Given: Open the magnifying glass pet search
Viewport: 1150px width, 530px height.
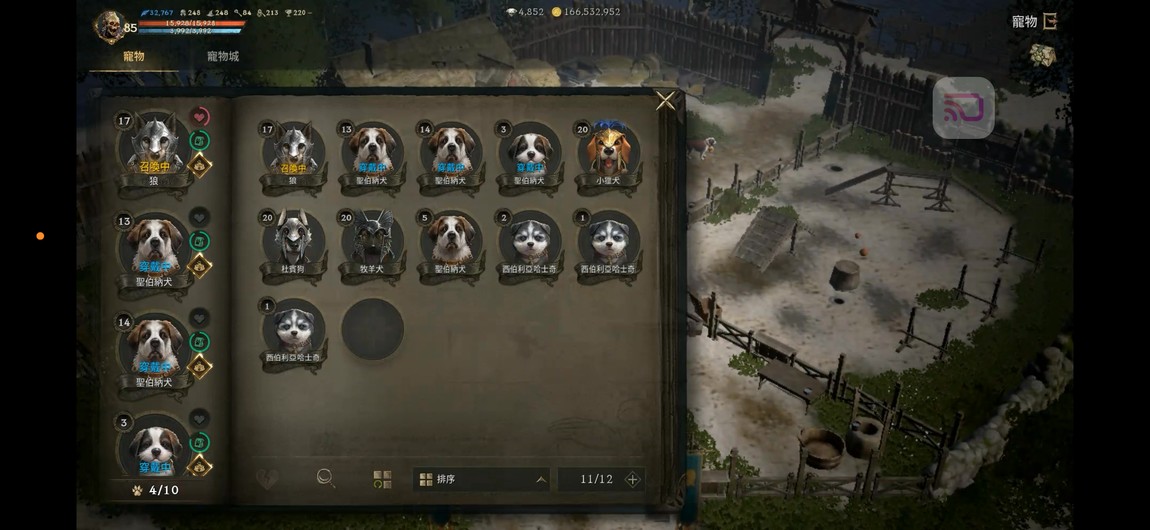Looking at the screenshot, I should click(325, 478).
